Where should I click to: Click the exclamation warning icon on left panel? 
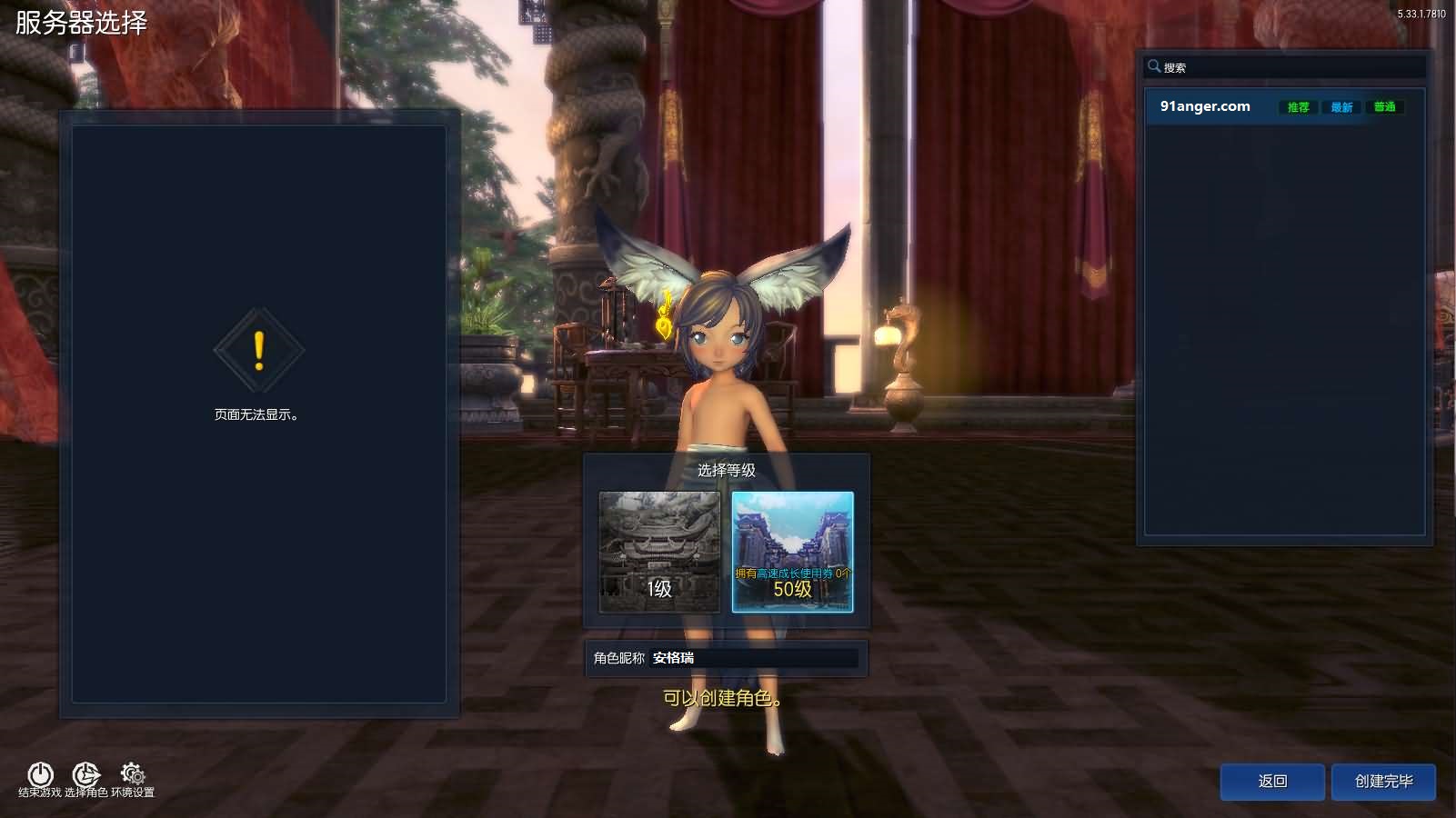258,350
